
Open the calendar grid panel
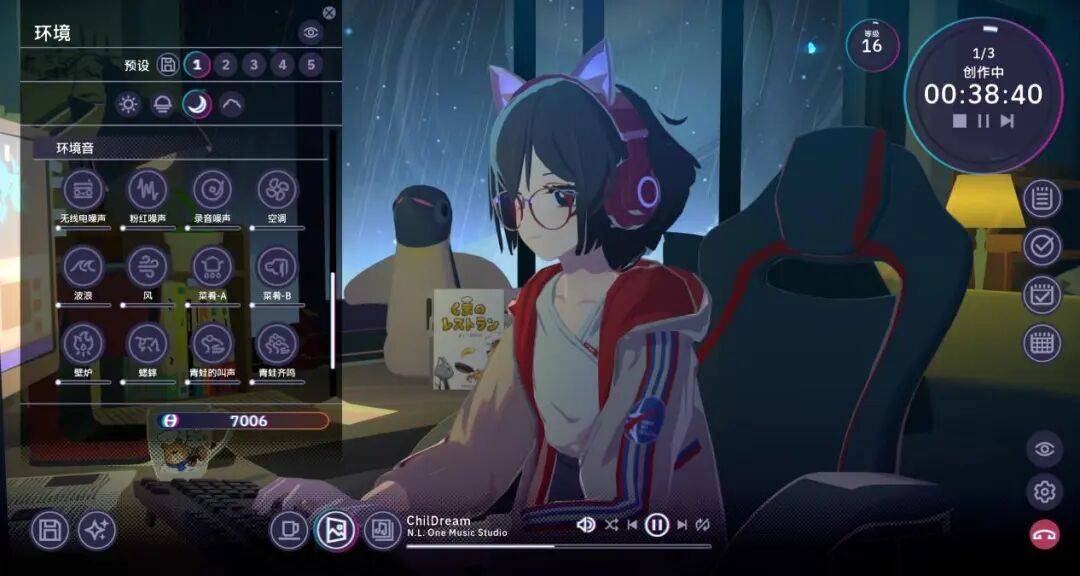pos(1042,343)
